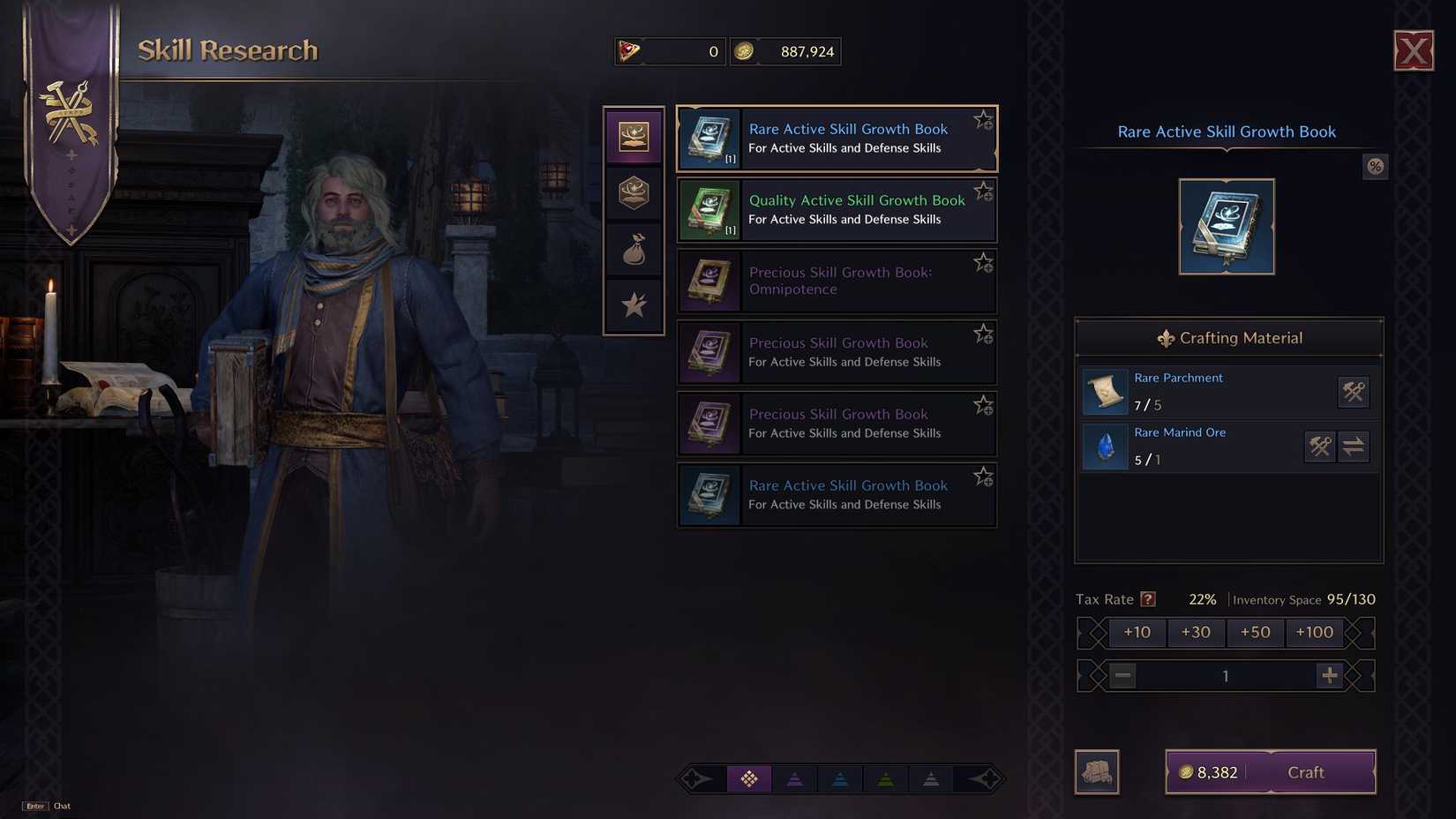Click the minus button to decrease craft quantity
This screenshot has height=819, width=1456.
point(1122,675)
